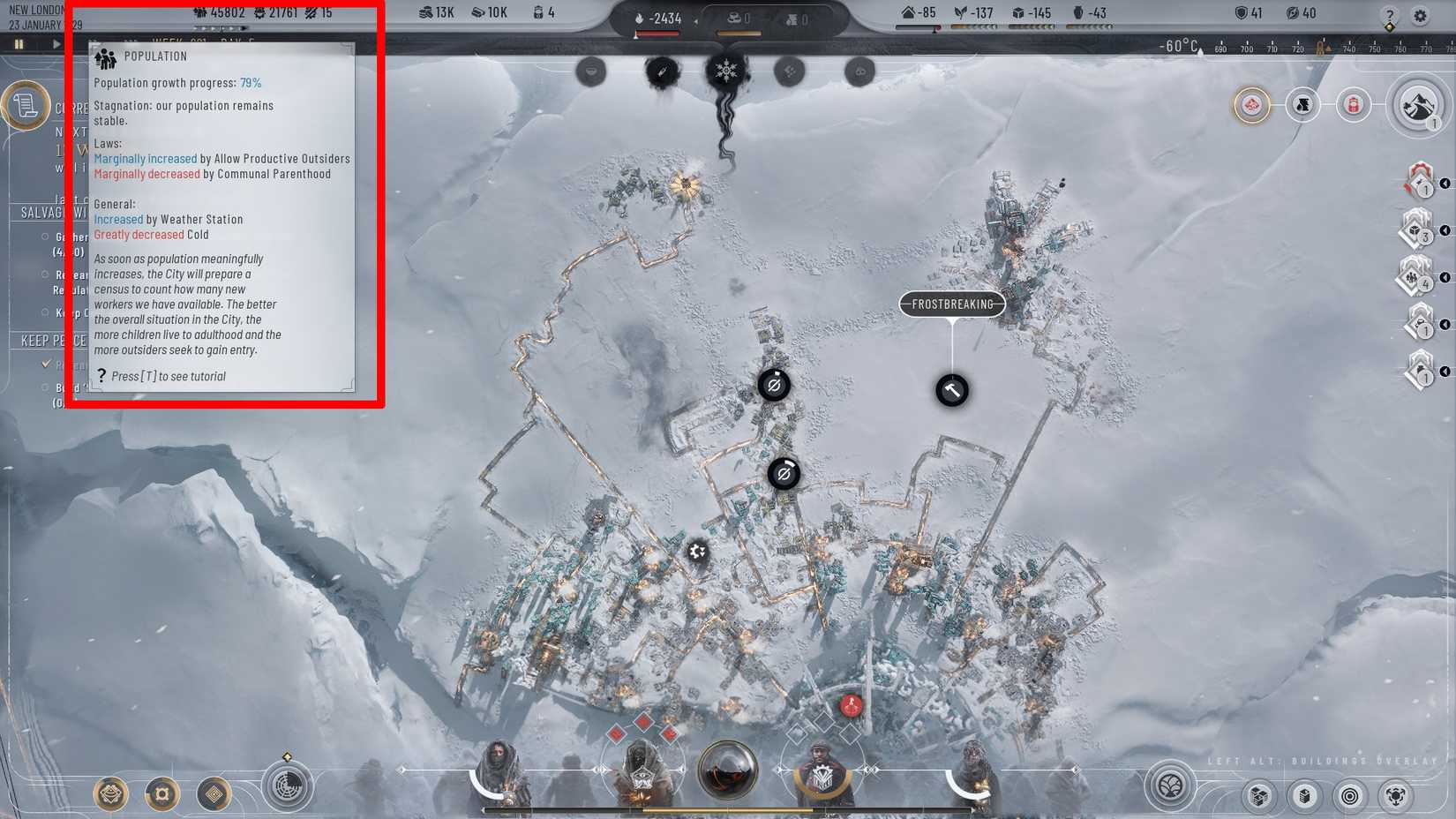Expand the frostbreaking badge showing 3 via its chevron
The height and width of the screenshot is (819, 1456).
click(x=1444, y=229)
